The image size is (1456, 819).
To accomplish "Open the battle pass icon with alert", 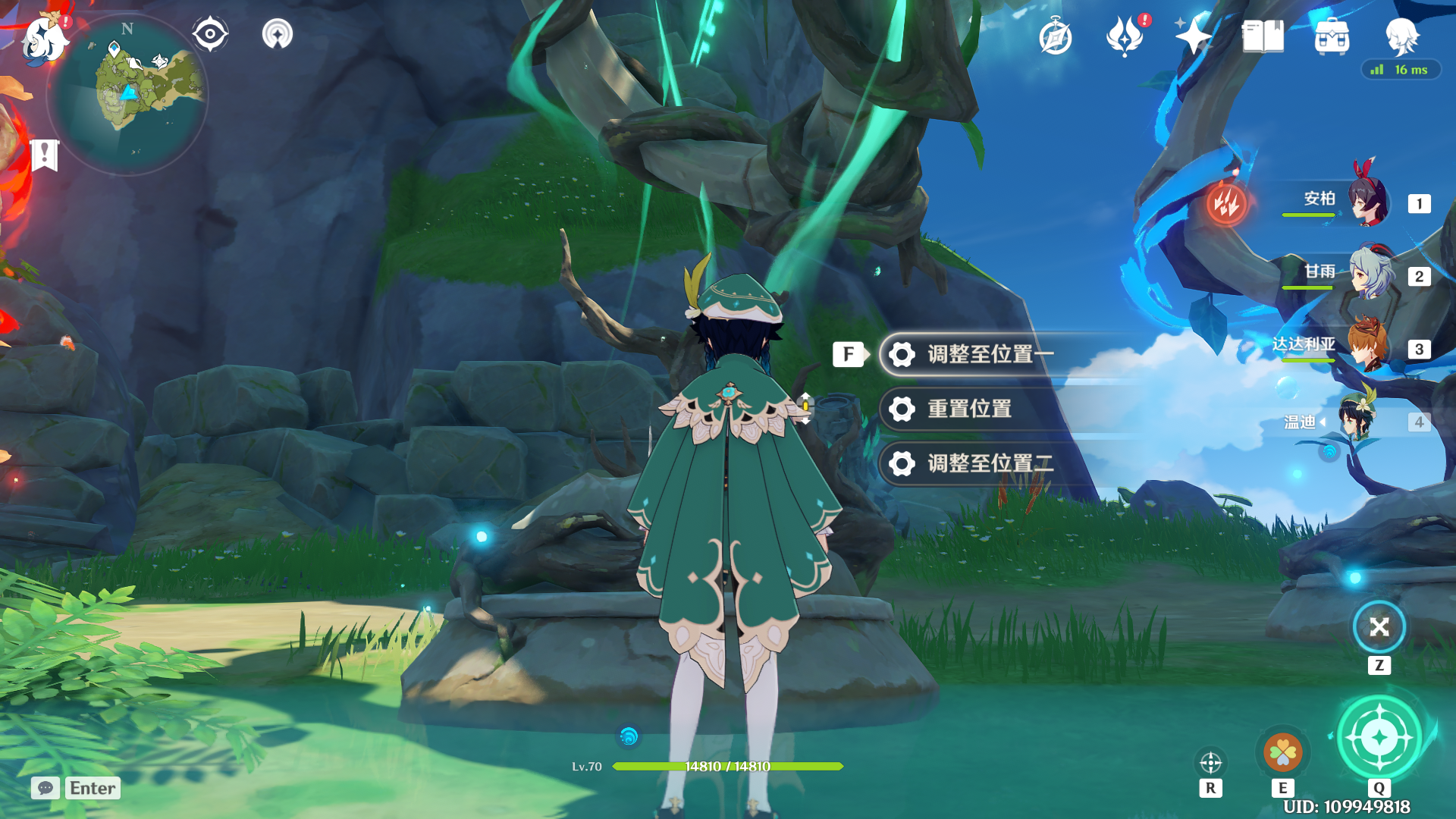I will pyautogui.click(x=1125, y=36).
